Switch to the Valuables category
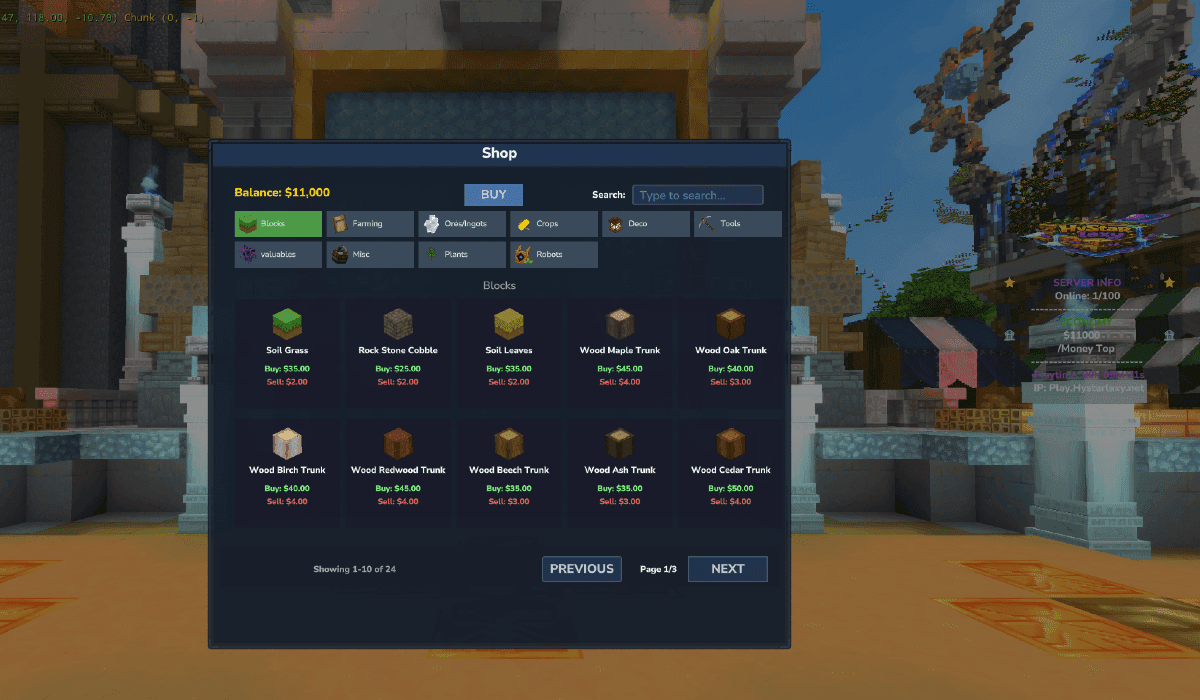 coord(278,254)
